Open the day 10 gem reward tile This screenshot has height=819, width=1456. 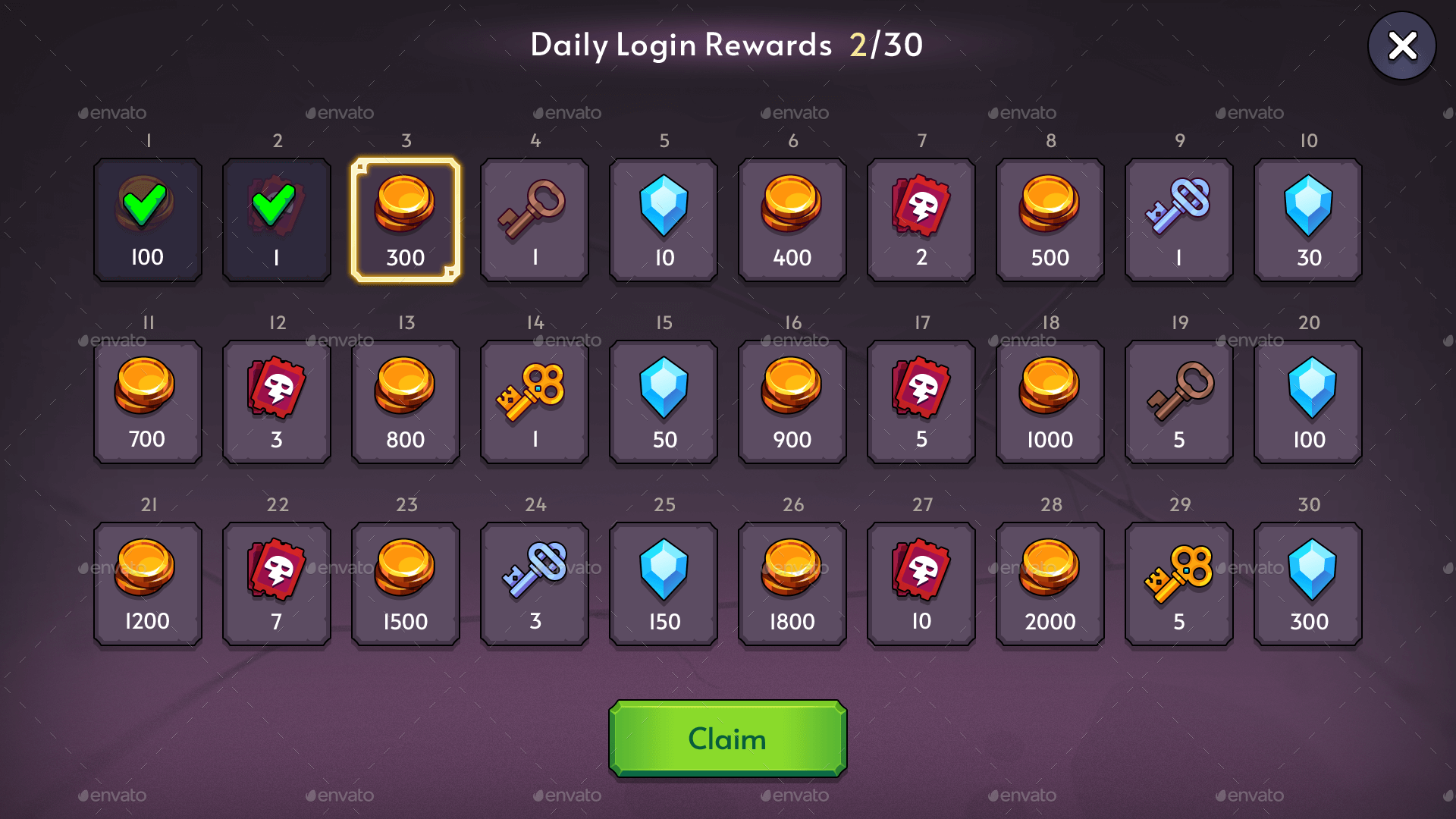(x=1308, y=220)
